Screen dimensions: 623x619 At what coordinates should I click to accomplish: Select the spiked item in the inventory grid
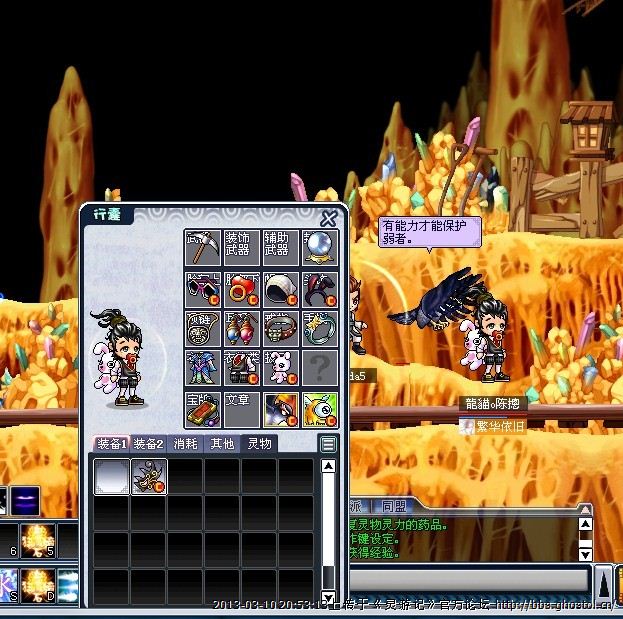[x=149, y=477]
